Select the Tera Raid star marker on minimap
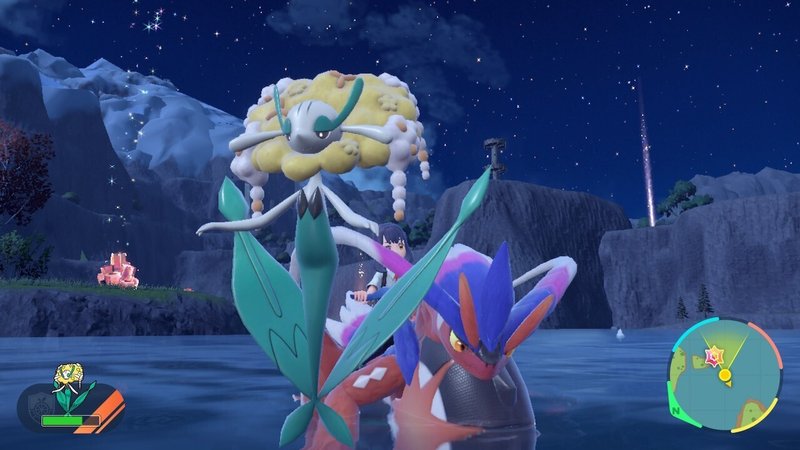This screenshot has width=800, height=450. coord(714,356)
